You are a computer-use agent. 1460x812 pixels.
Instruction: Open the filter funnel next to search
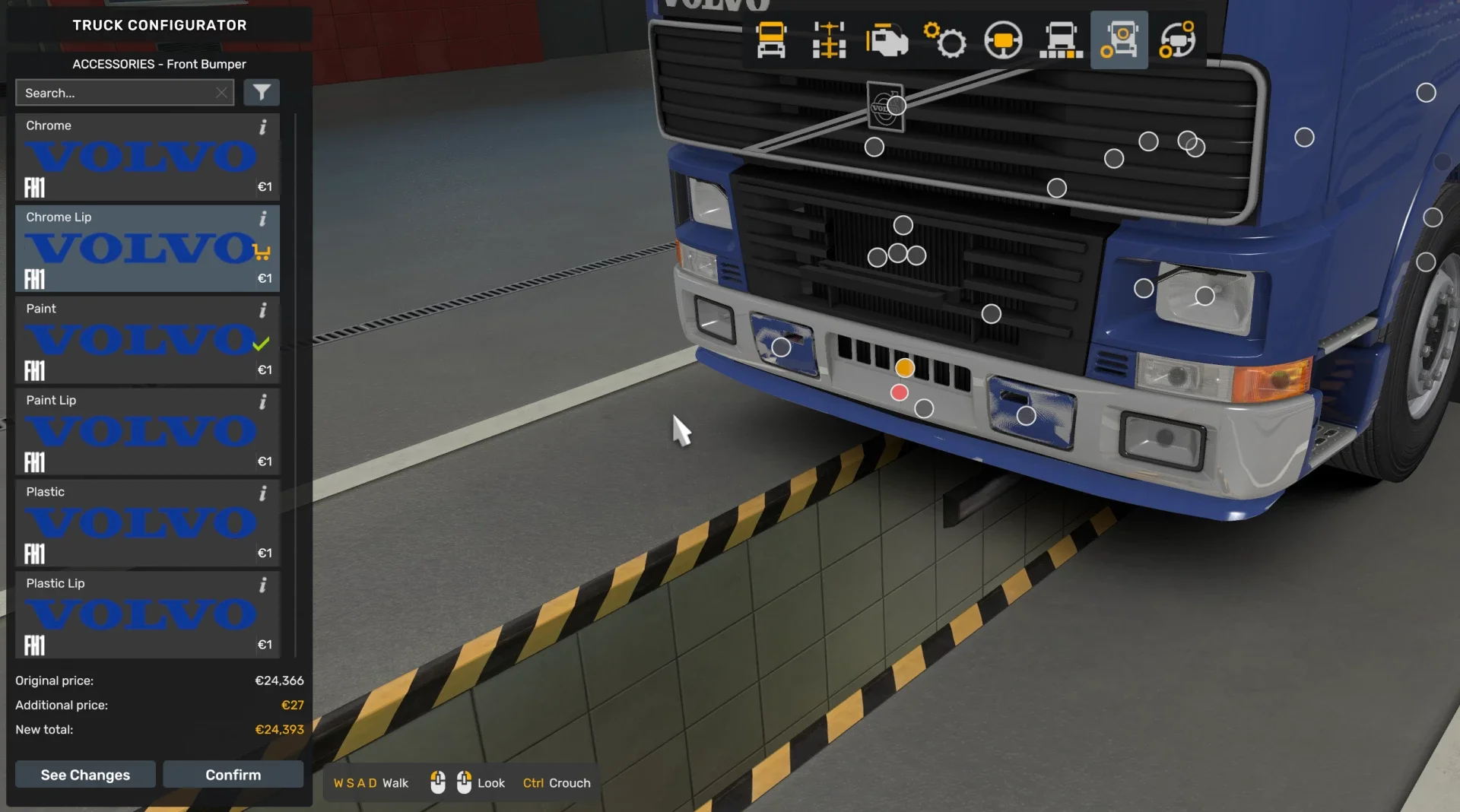262,92
